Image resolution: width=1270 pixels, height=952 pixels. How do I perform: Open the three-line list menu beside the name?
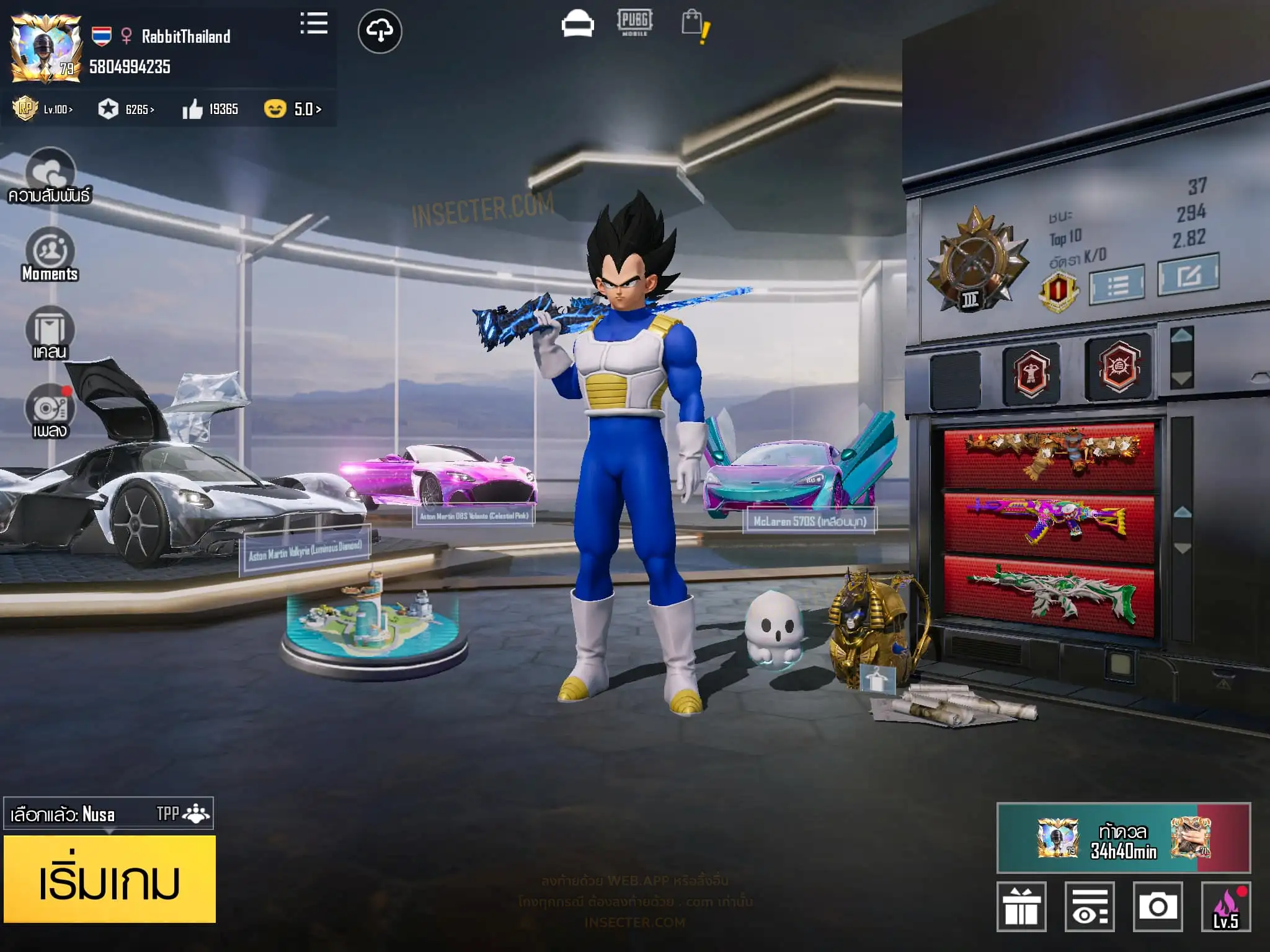[x=314, y=24]
